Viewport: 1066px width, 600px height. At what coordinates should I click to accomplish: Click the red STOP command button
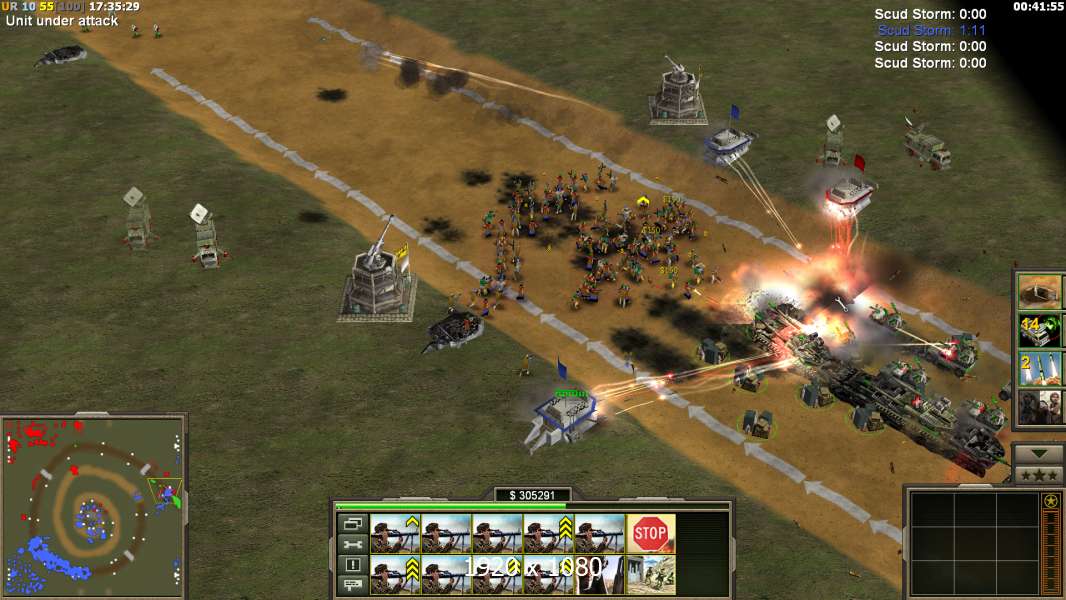650,533
